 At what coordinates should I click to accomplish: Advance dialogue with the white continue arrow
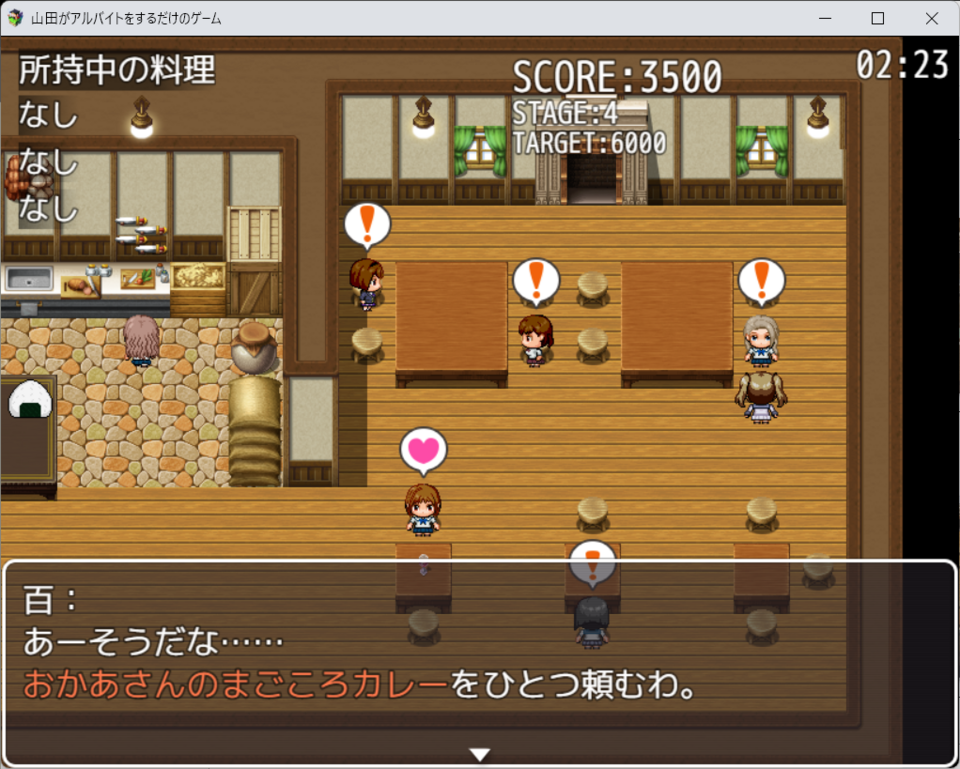(x=480, y=754)
